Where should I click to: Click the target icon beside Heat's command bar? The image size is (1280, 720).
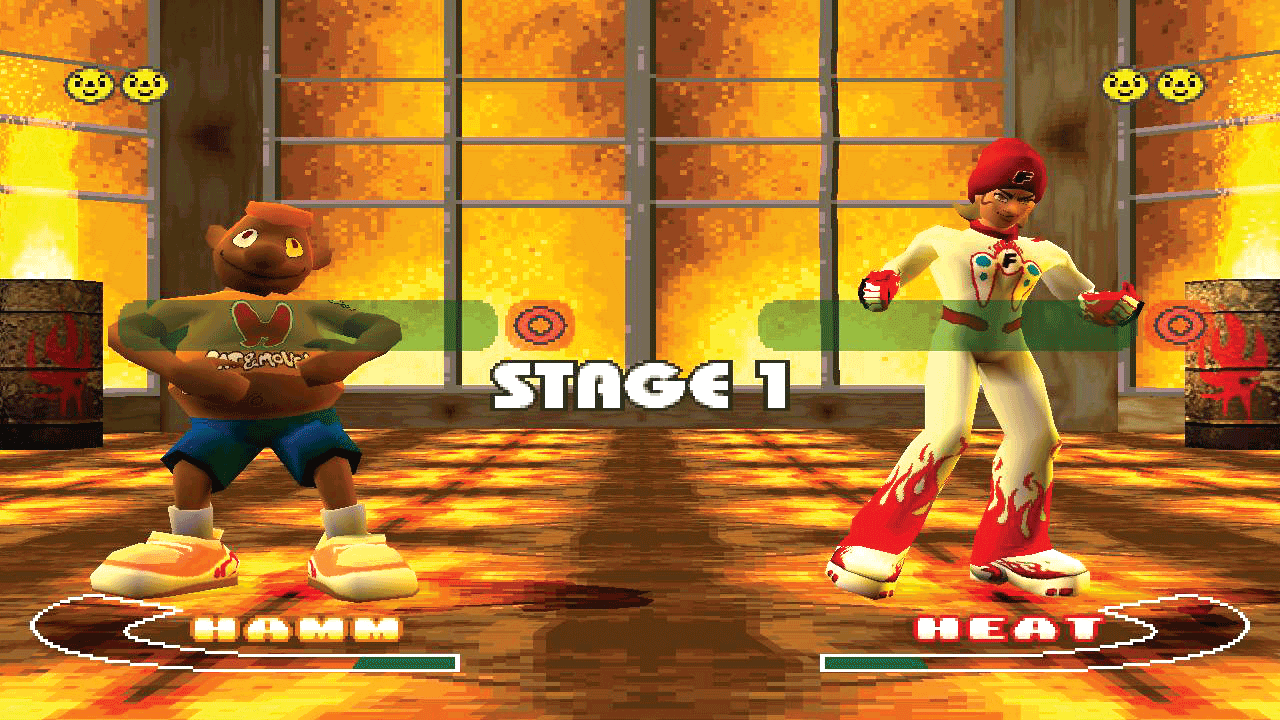[1180, 325]
